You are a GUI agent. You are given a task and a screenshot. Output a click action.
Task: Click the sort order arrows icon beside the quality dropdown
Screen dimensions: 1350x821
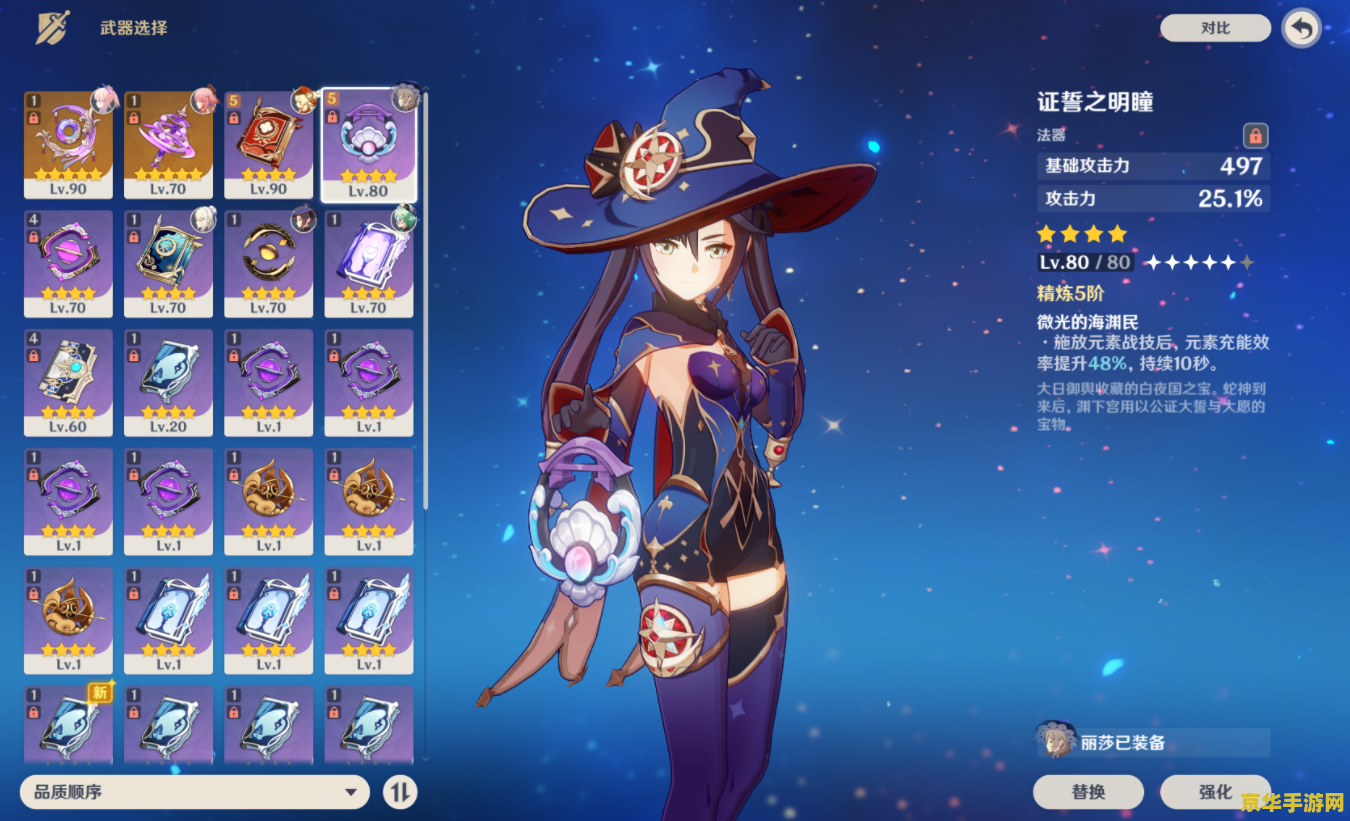point(400,791)
